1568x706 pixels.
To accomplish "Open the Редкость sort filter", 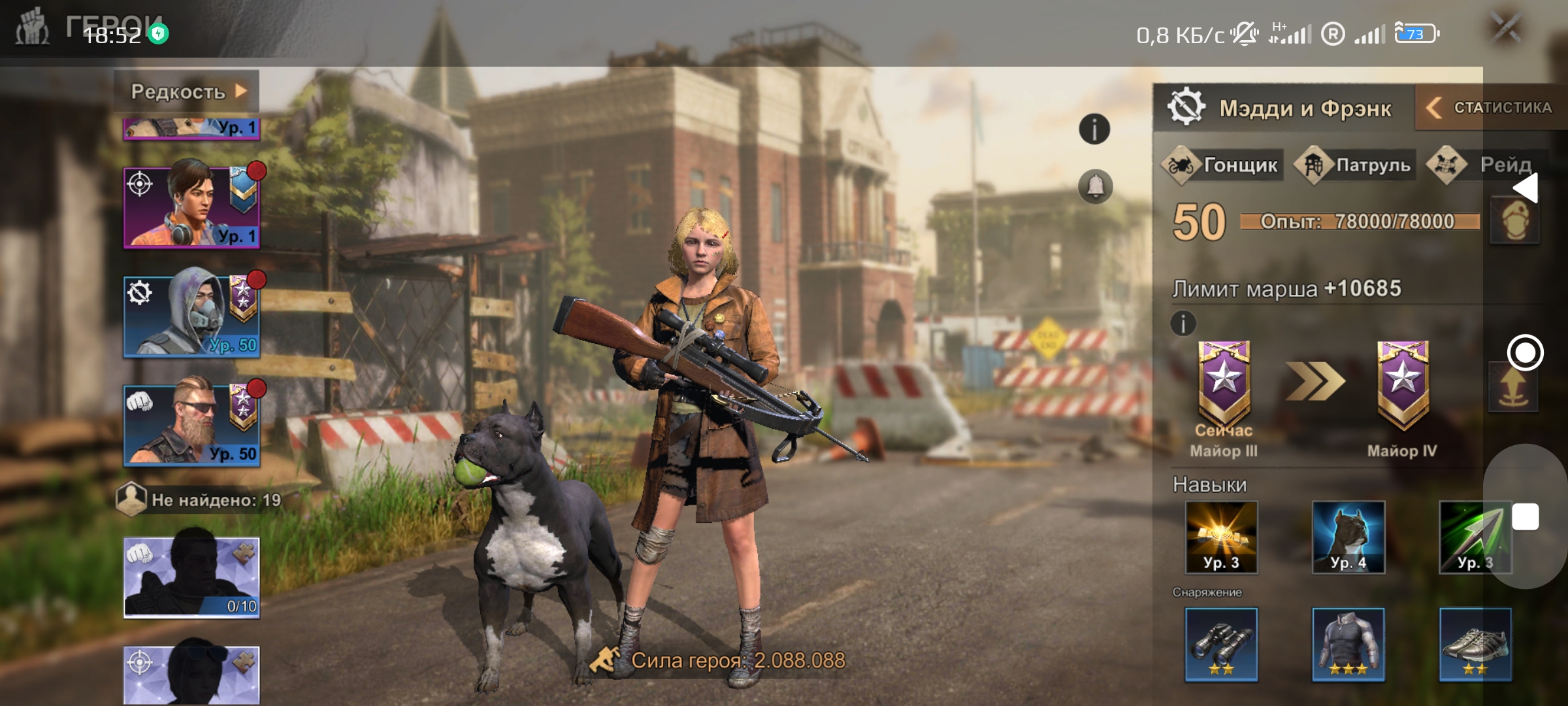I will [187, 92].
